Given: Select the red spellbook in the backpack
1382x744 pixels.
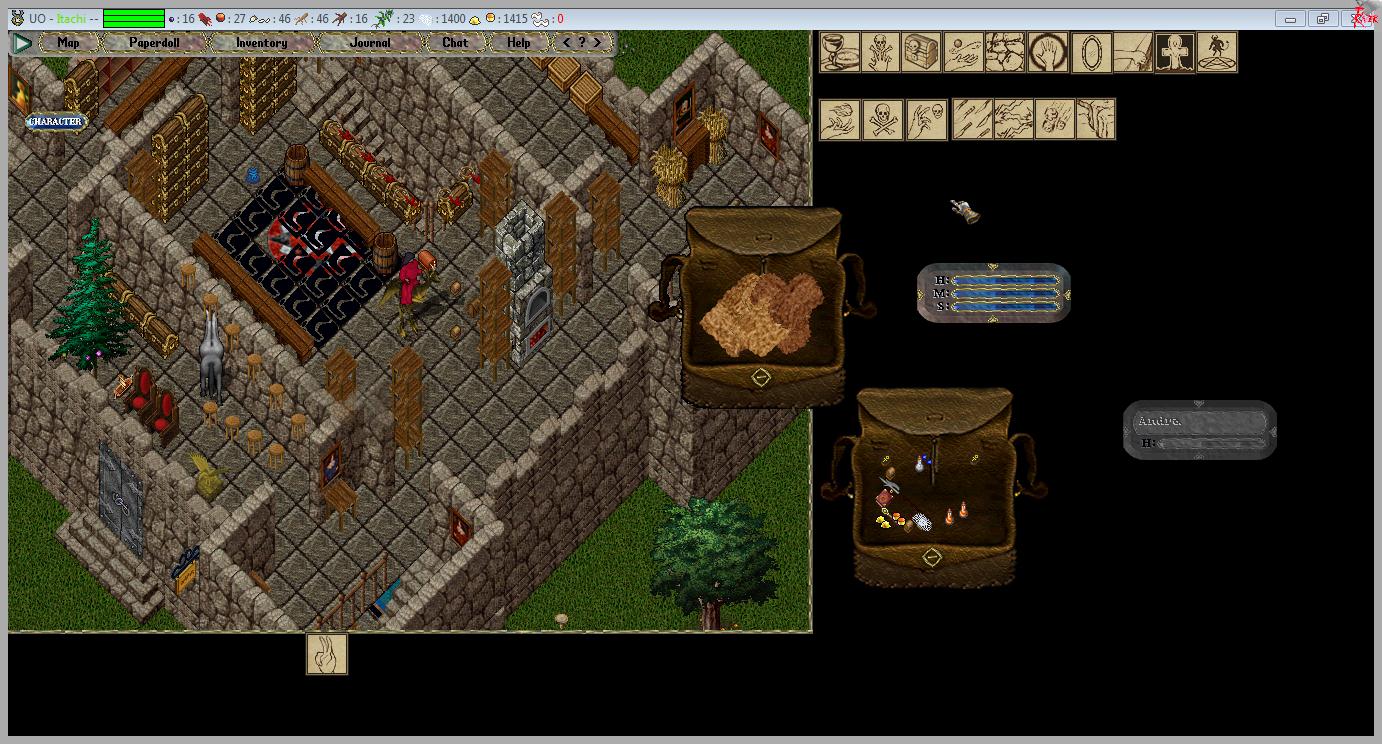Looking at the screenshot, I should coord(884,498).
